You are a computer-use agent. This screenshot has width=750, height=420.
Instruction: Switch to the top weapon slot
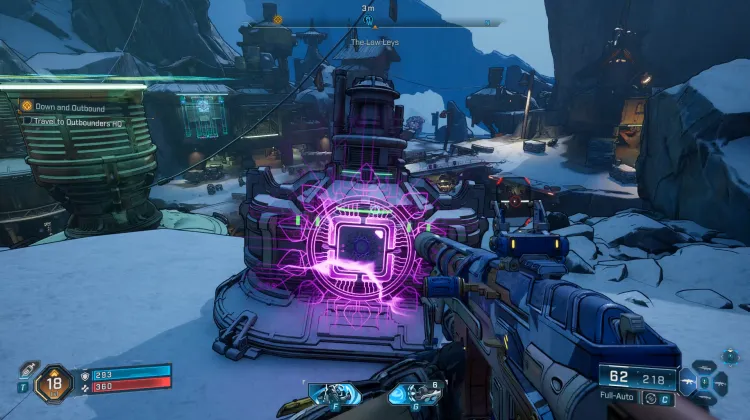click(704, 367)
